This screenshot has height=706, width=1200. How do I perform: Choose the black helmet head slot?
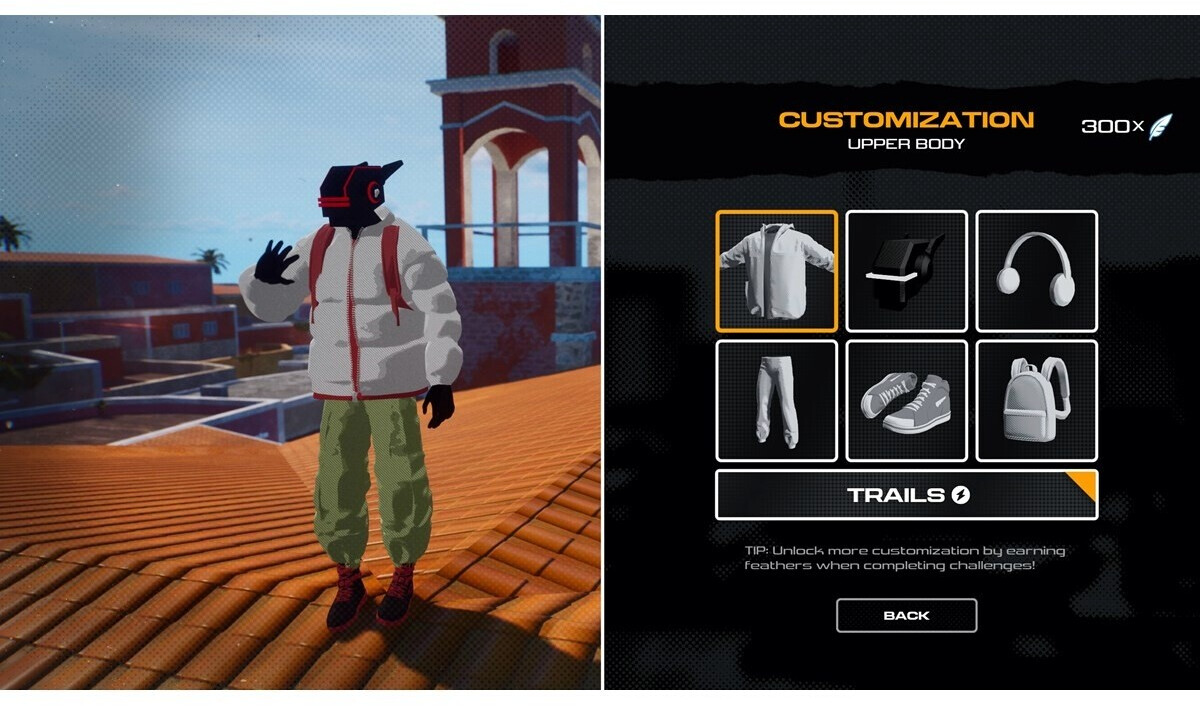tap(907, 271)
